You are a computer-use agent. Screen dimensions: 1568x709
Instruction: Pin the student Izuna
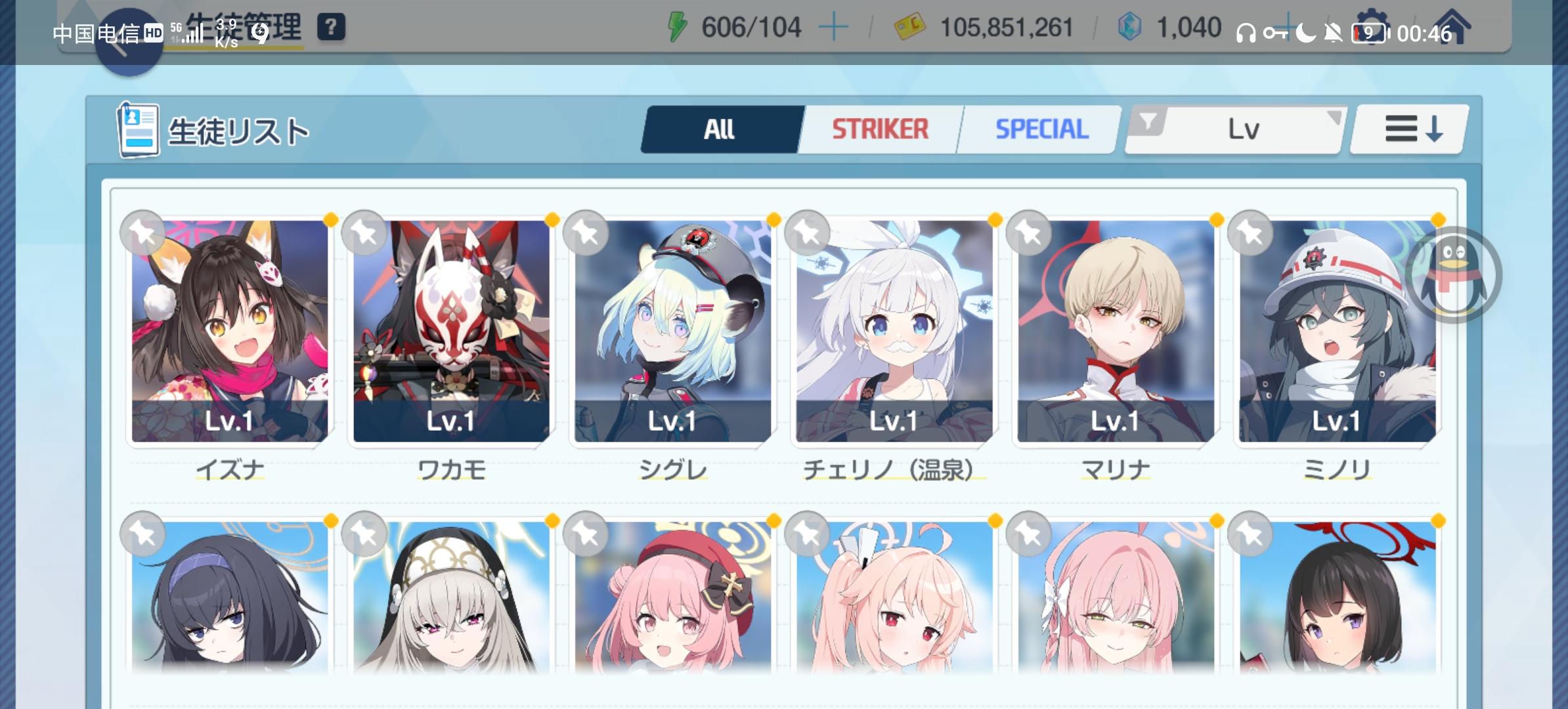pyautogui.click(x=144, y=233)
